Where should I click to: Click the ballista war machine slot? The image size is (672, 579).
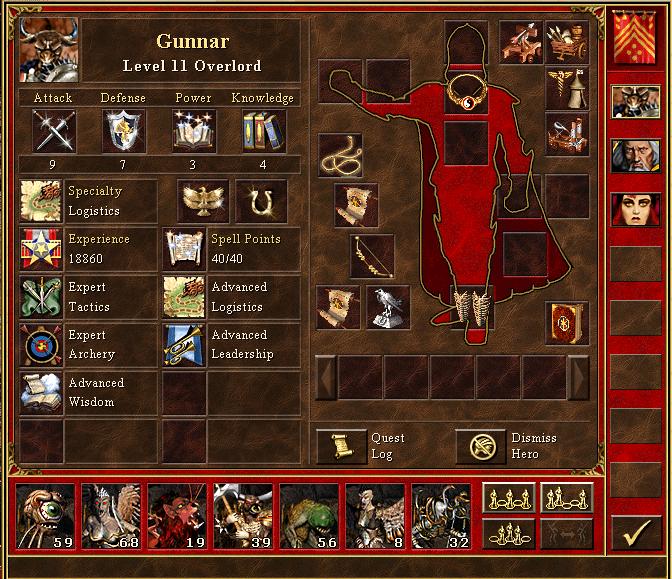520,41
